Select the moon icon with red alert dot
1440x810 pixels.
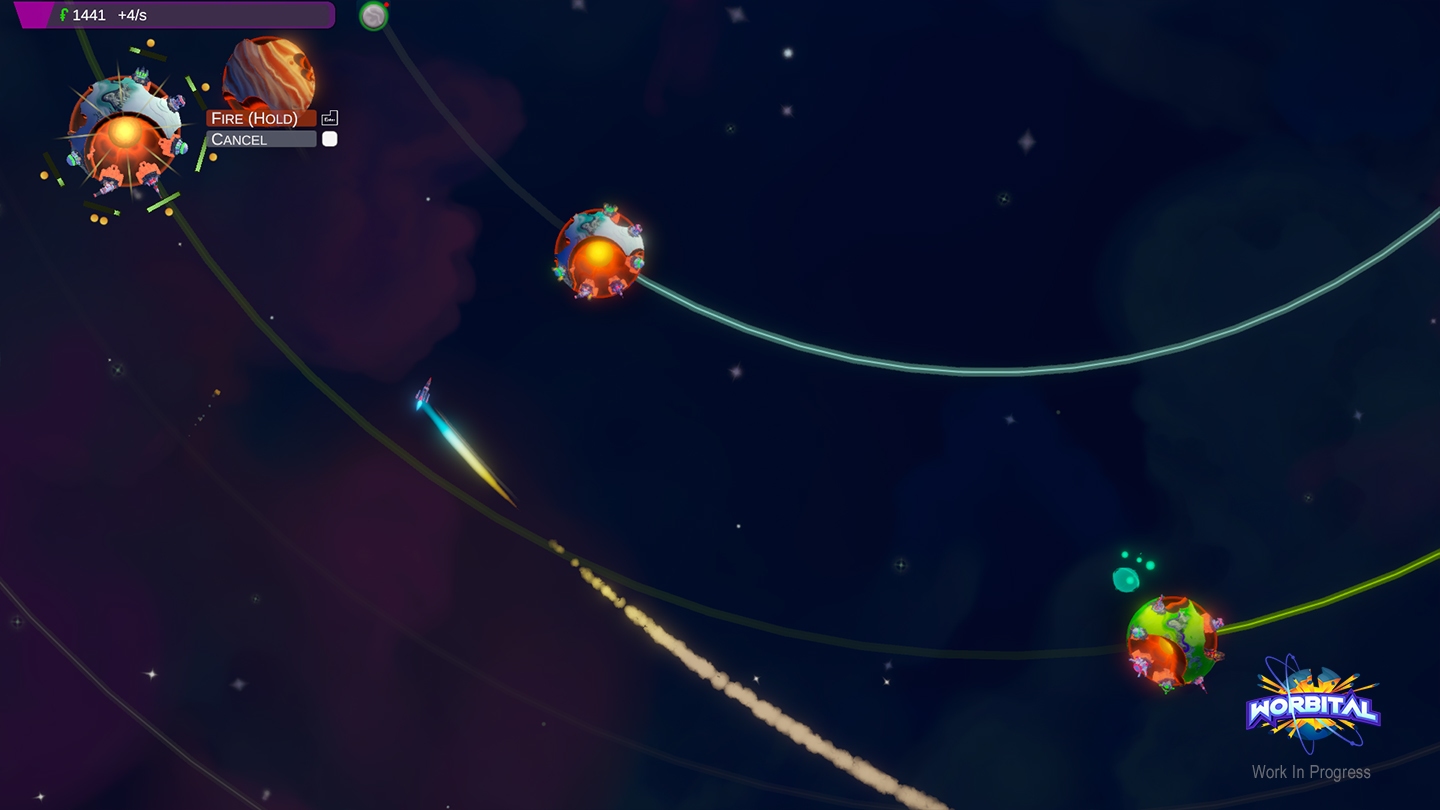coord(373,16)
